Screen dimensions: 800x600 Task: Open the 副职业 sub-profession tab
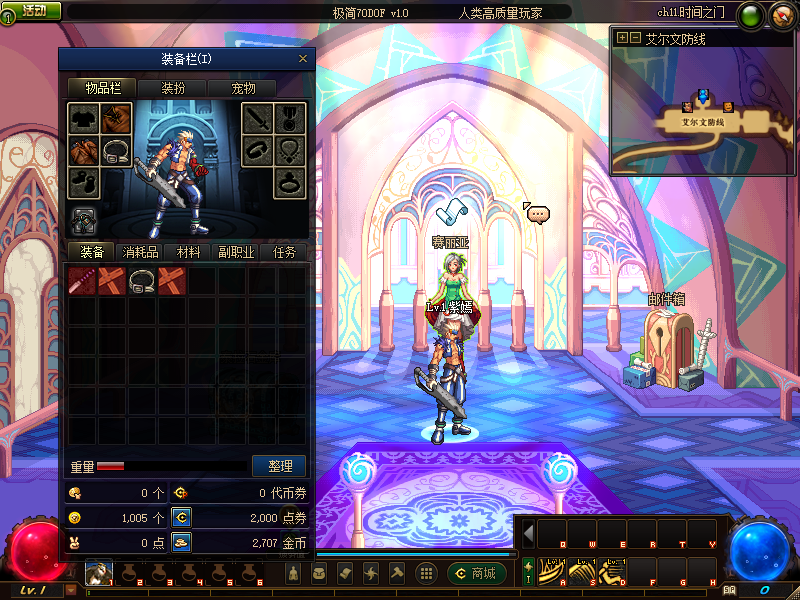click(x=236, y=252)
